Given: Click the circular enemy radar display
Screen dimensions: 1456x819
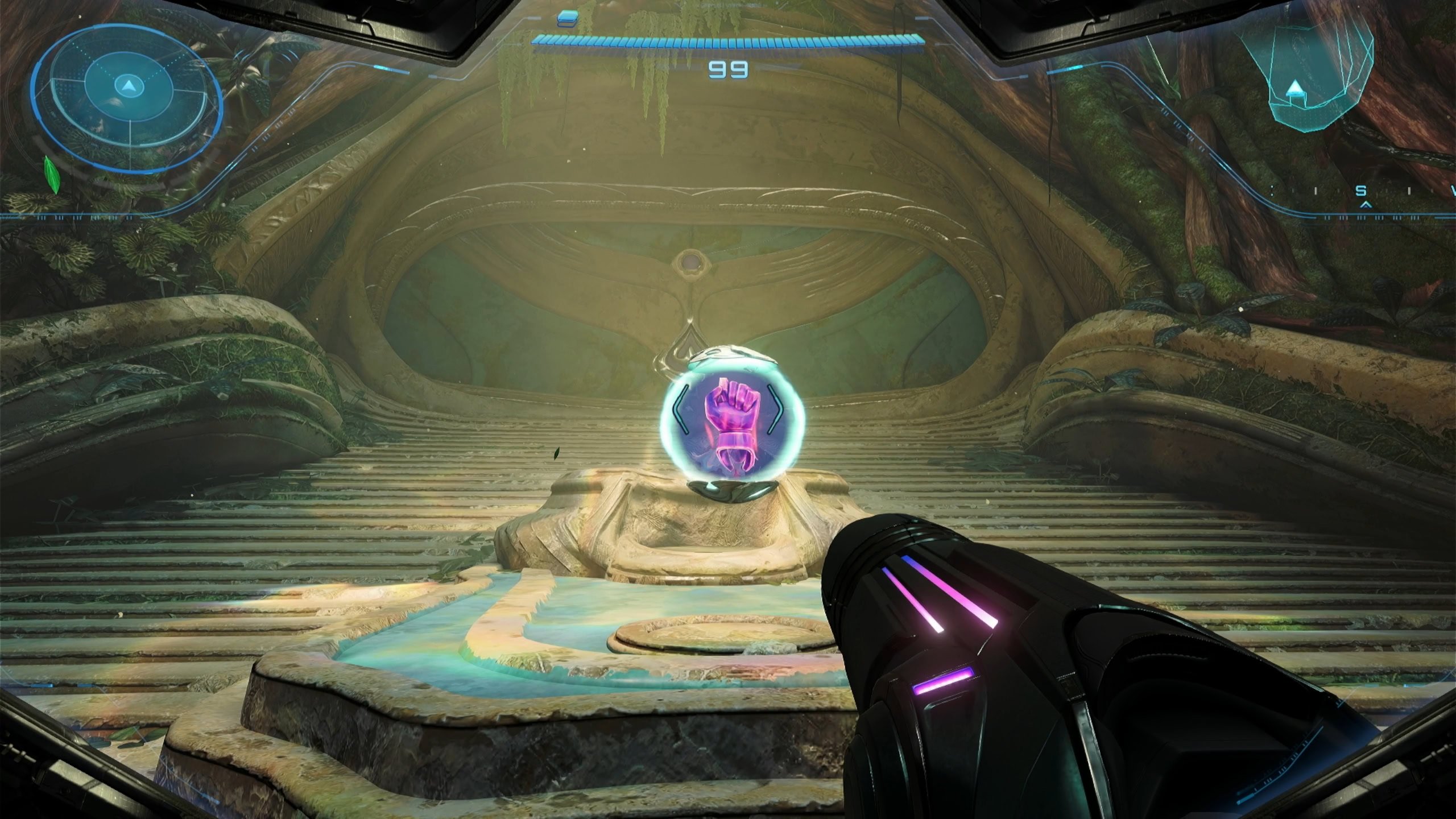Looking at the screenshot, I should tap(126, 98).
